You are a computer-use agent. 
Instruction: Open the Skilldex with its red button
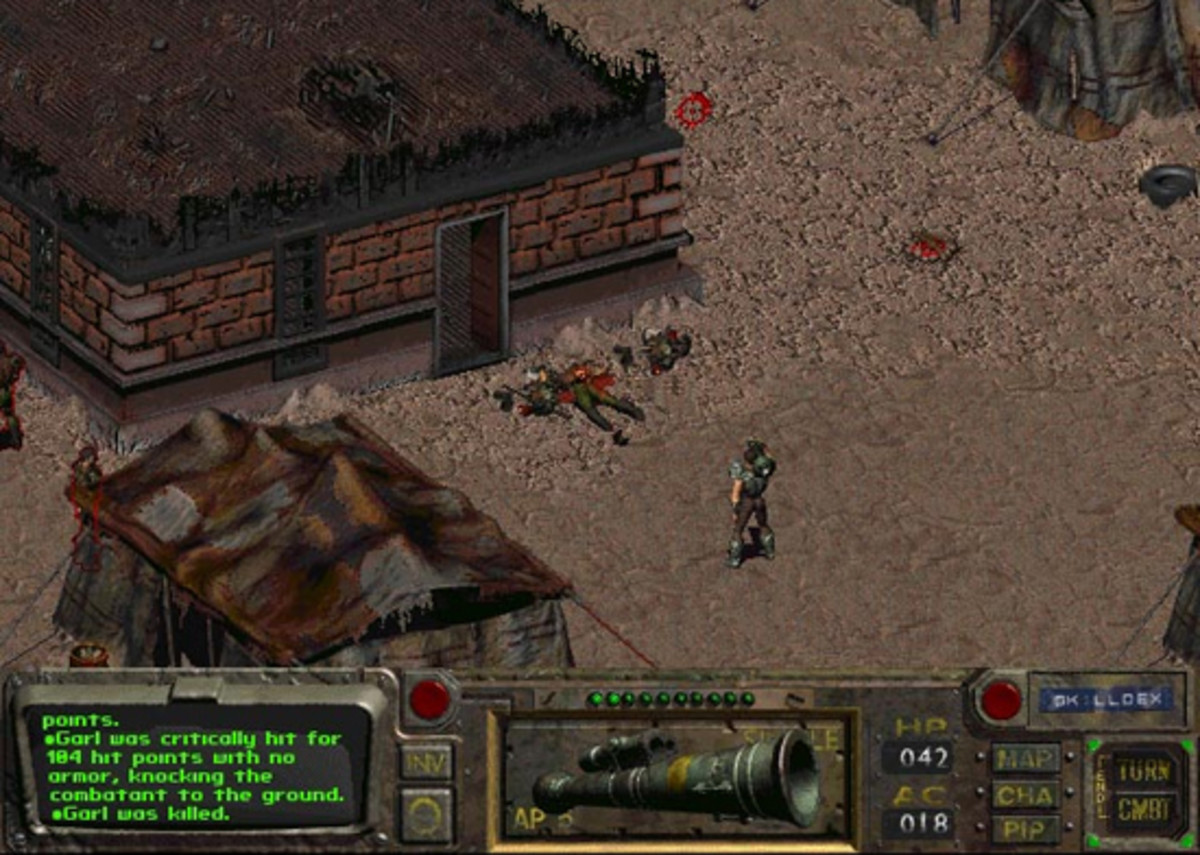click(1001, 700)
